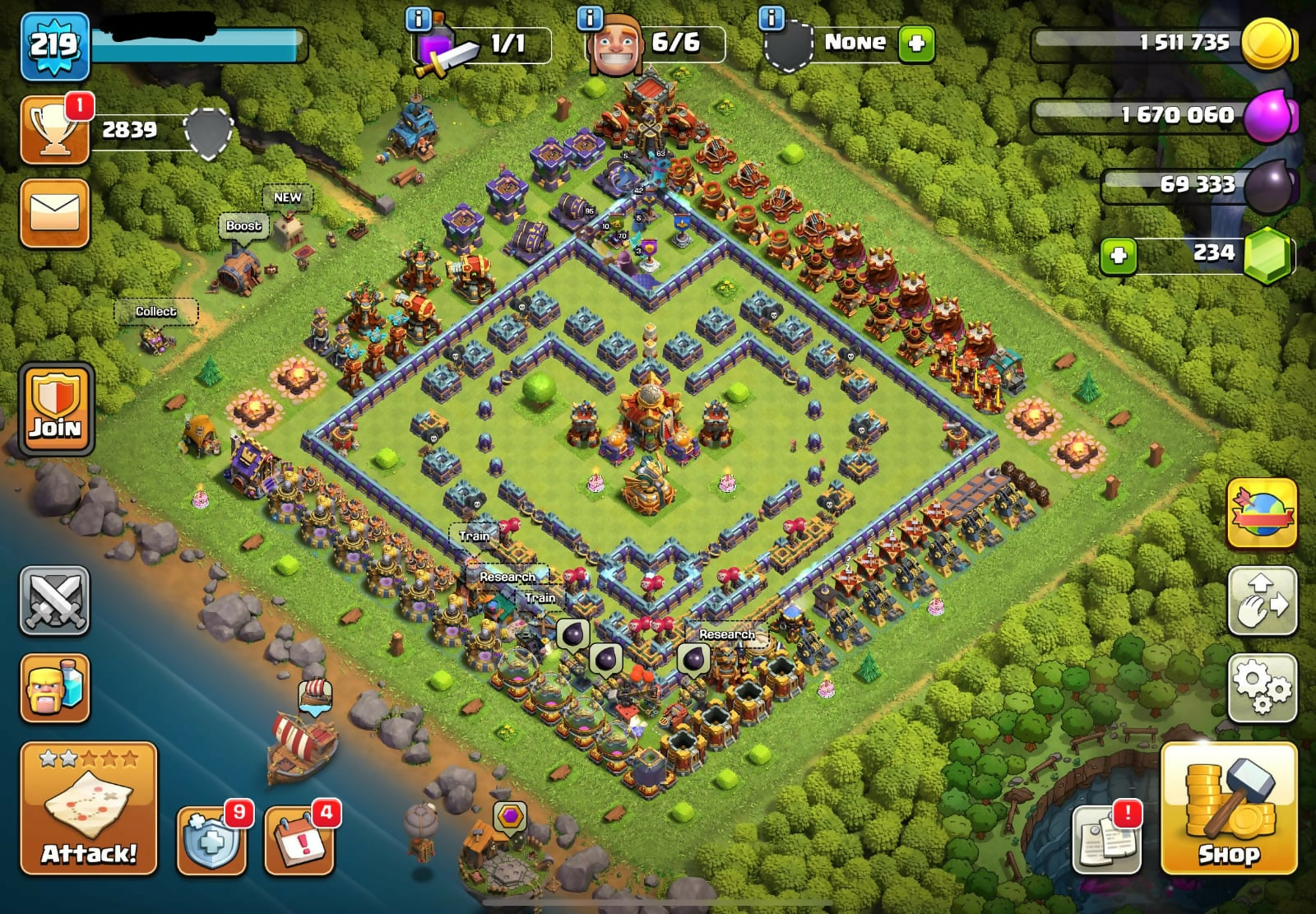Open the Shop
1316x914 pixels.
(x=1229, y=808)
